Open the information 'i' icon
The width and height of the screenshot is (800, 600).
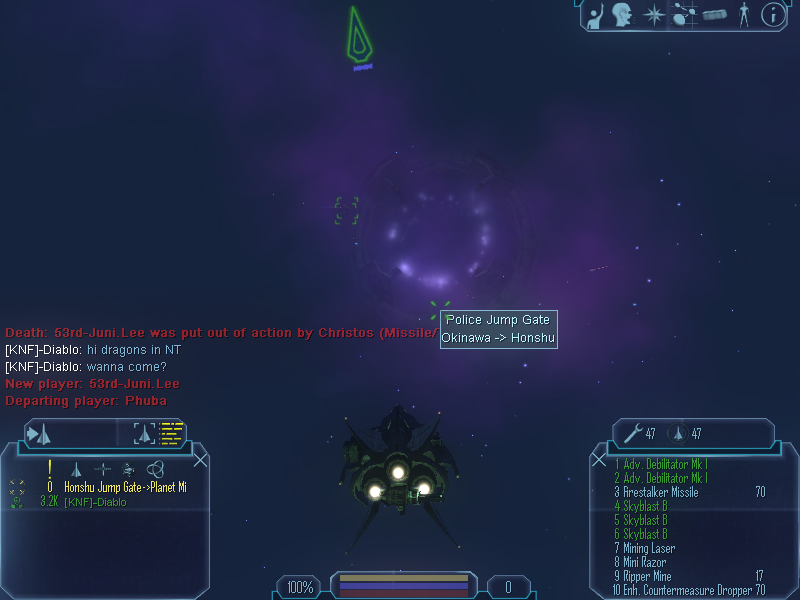click(771, 14)
